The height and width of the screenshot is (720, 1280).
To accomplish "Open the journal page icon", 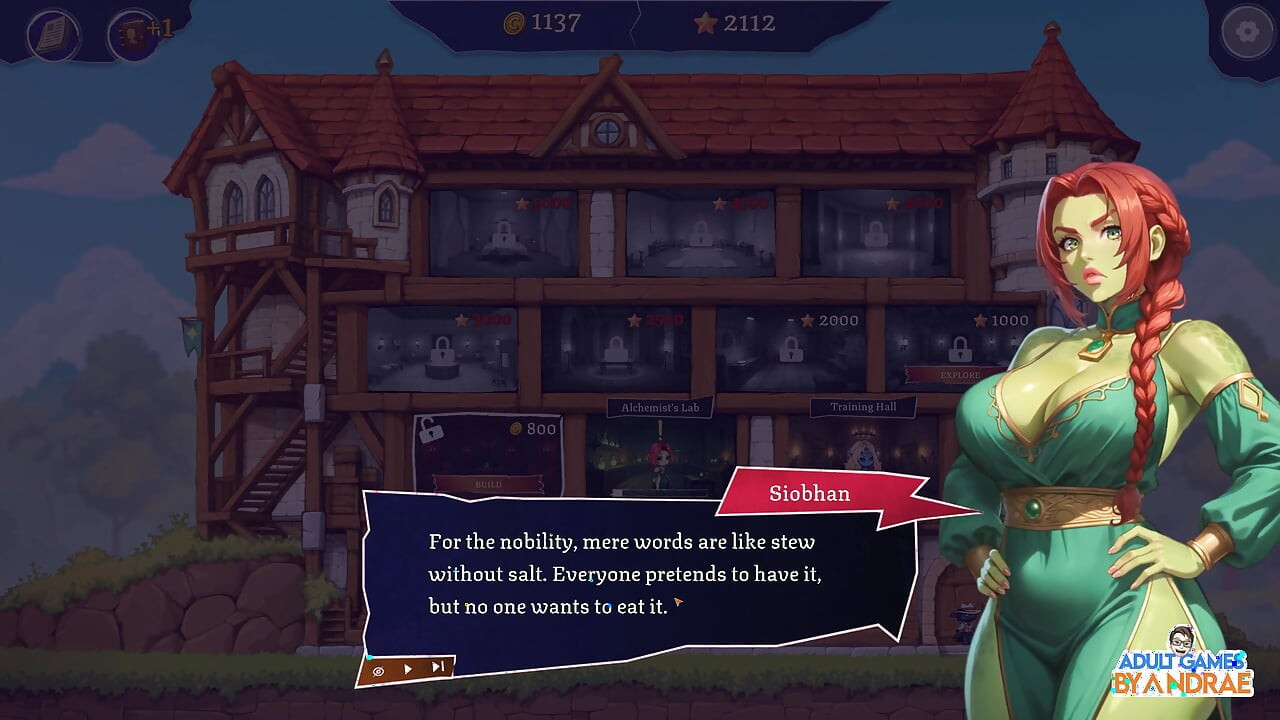I will 53,34.
